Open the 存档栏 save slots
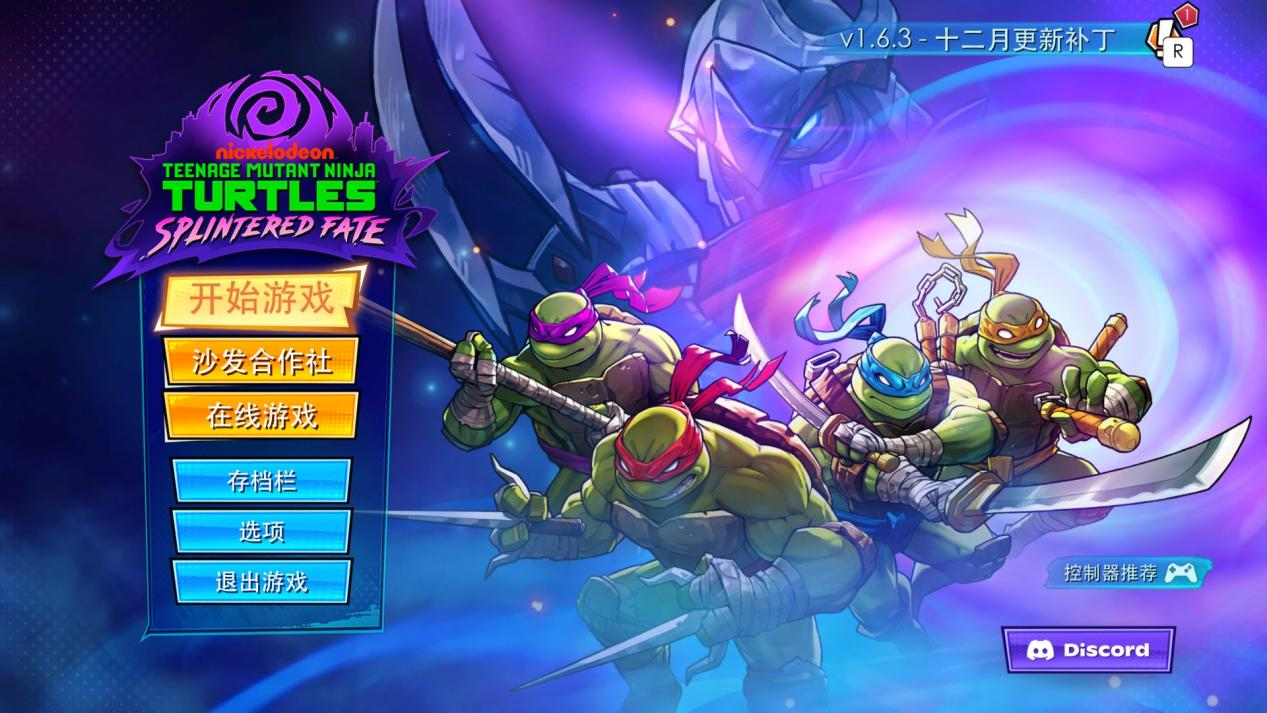The width and height of the screenshot is (1267, 713). tap(261, 481)
